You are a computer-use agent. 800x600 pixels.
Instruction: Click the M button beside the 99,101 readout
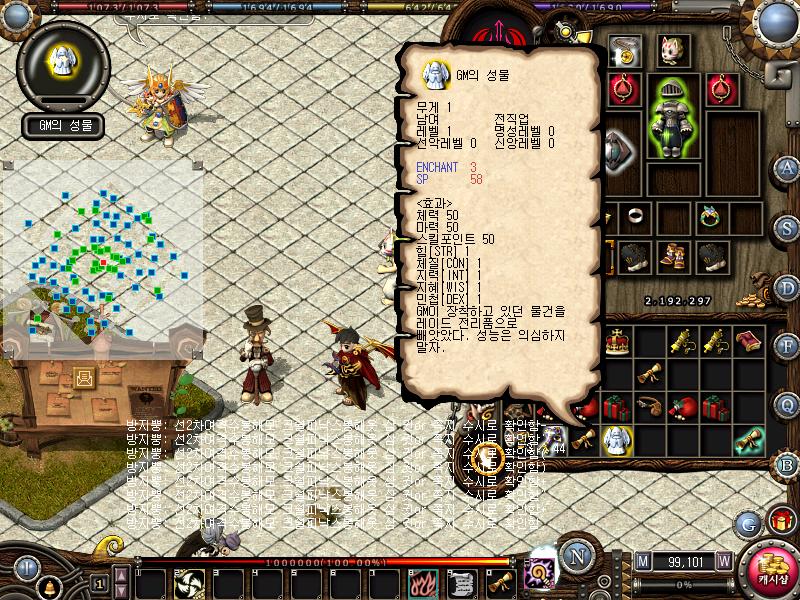pos(643,561)
